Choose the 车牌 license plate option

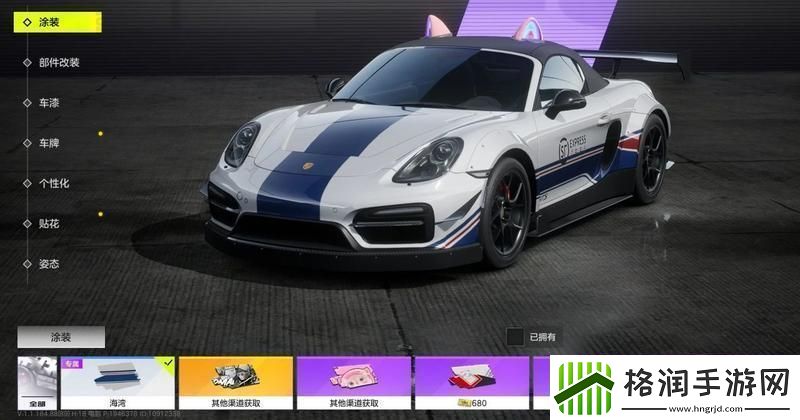pyautogui.click(x=50, y=143)
